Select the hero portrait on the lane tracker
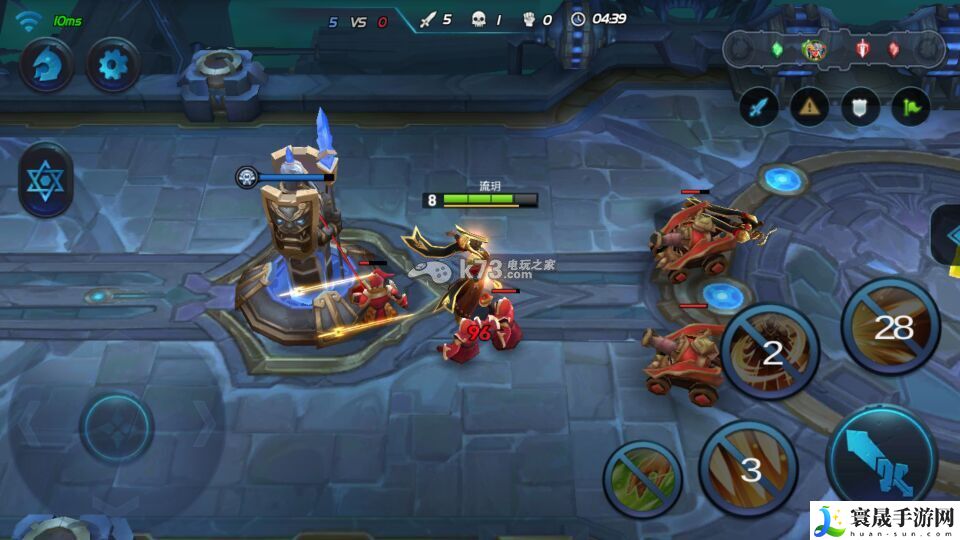960x540 pixels. point(813,49)
